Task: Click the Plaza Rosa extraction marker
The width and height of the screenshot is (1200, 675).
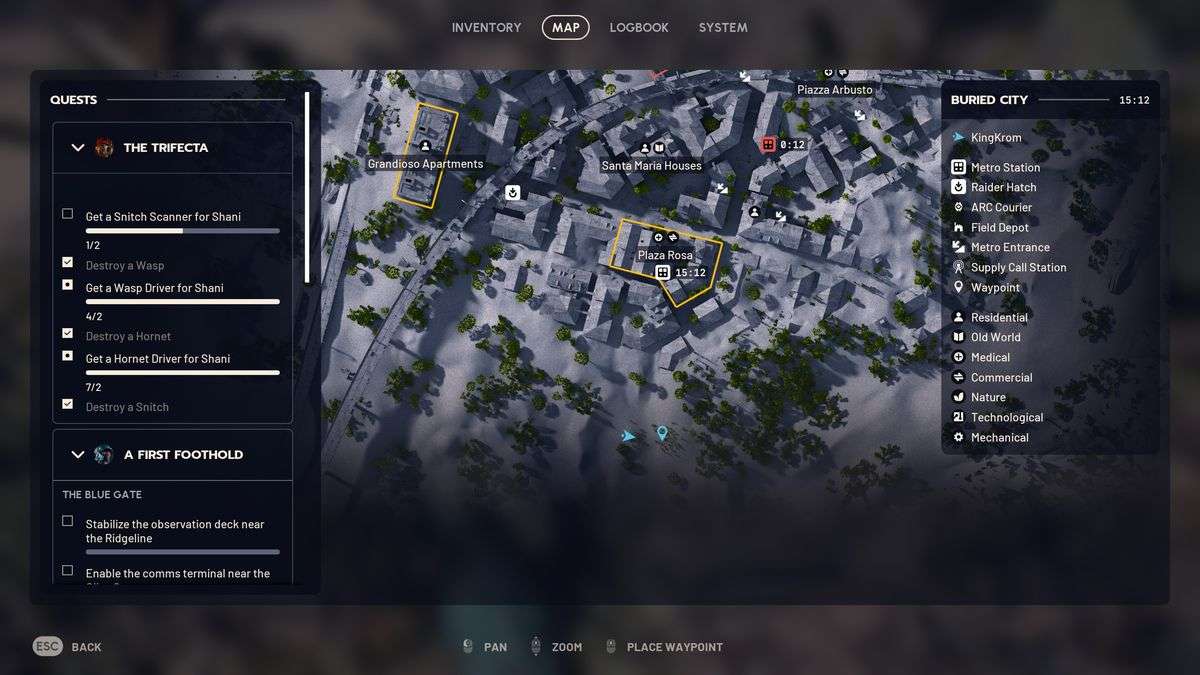Action: [662, 272]
